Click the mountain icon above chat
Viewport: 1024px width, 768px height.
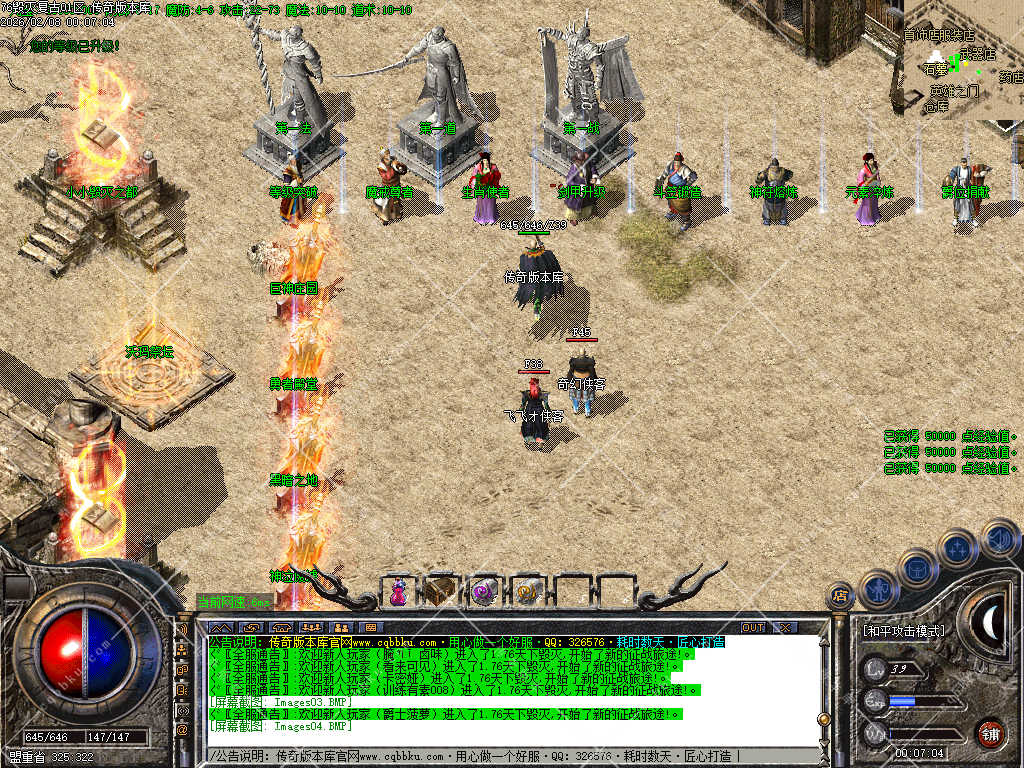(x=219, y=627)
